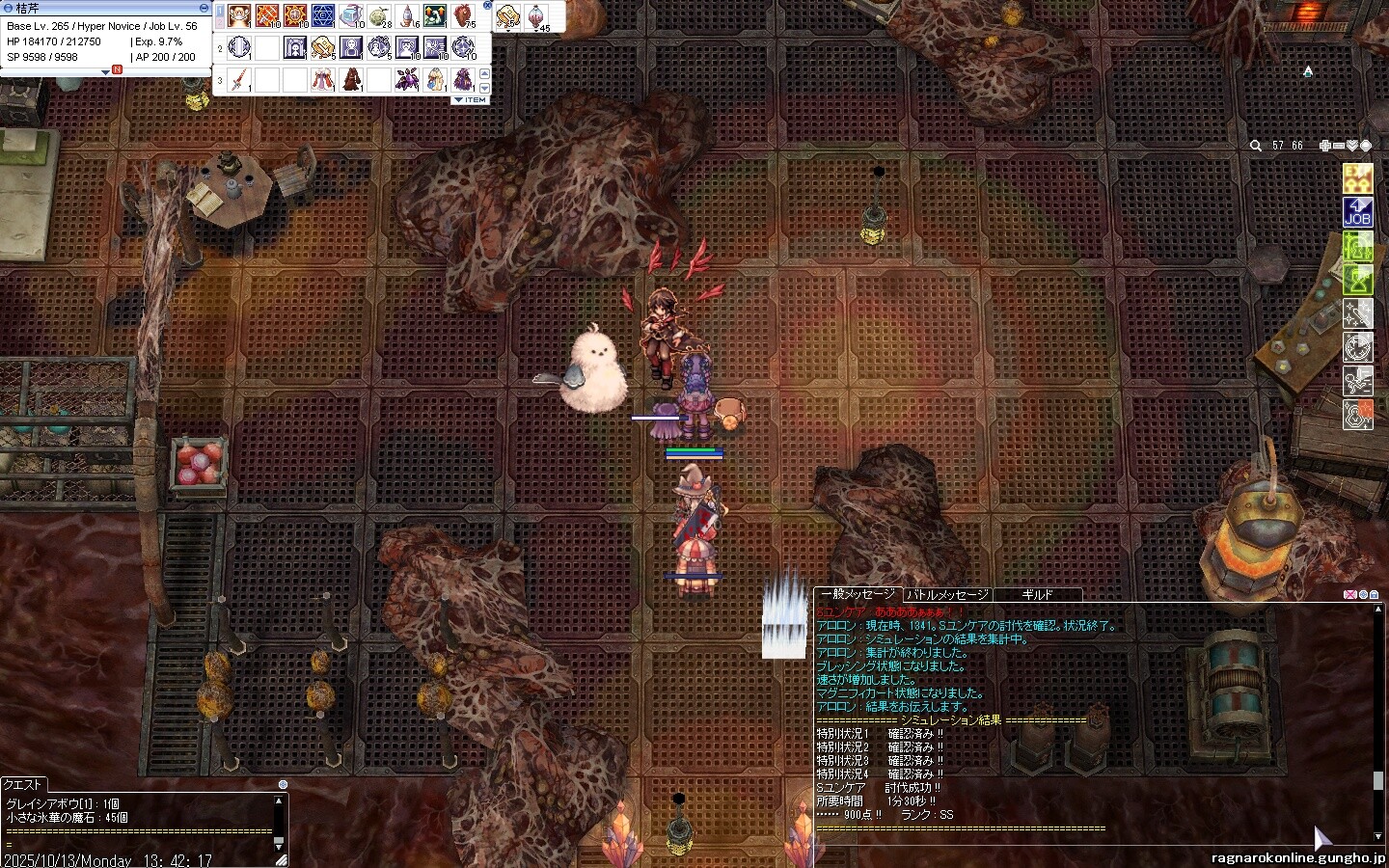Screen dimensions: 1389x868
Task: Close the skill hotbar window
Action: coord(487,6)
